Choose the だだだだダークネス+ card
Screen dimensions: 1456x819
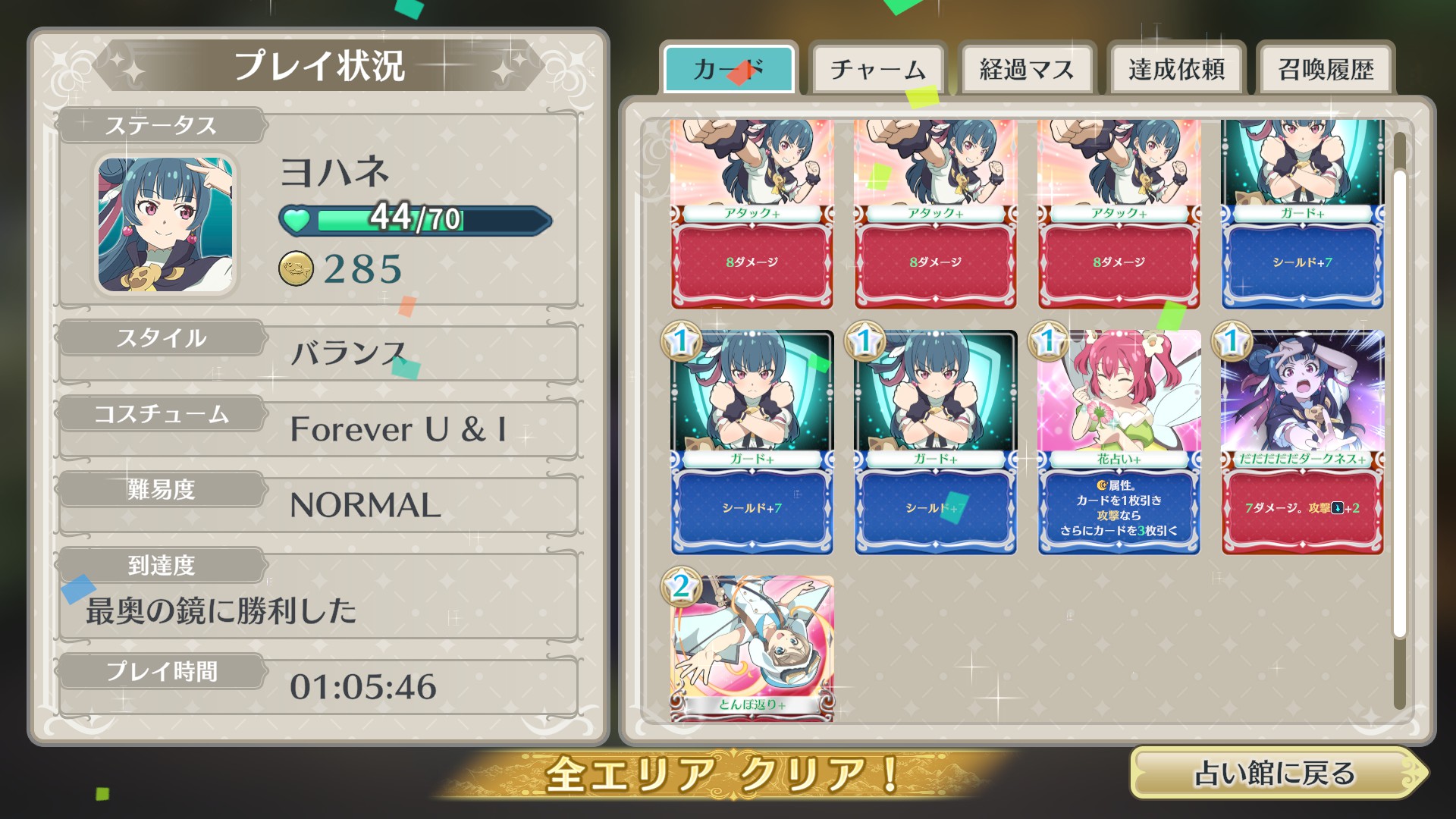pos(1302,442)
